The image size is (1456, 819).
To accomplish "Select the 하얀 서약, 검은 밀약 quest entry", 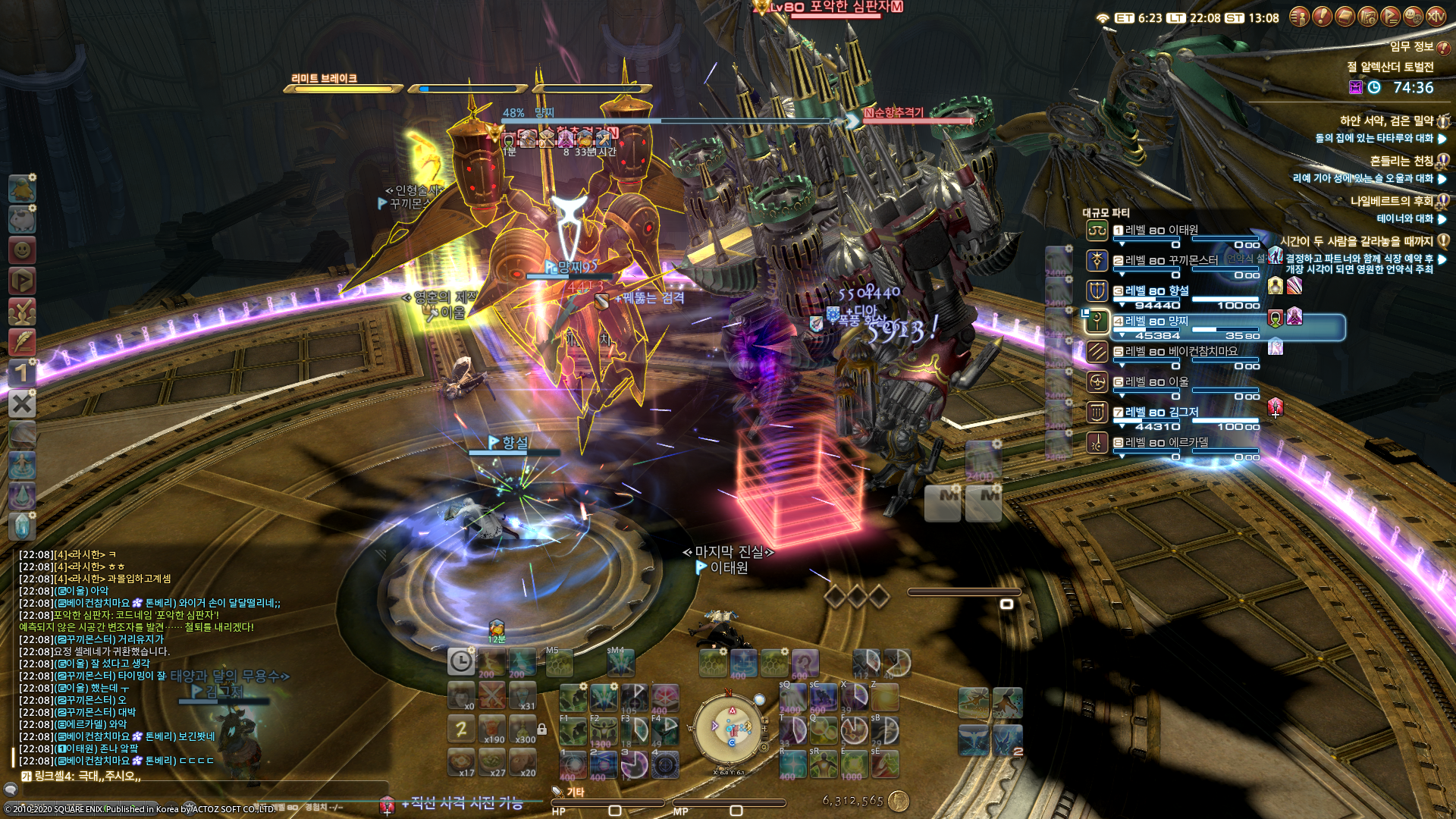I will 1386,121.
